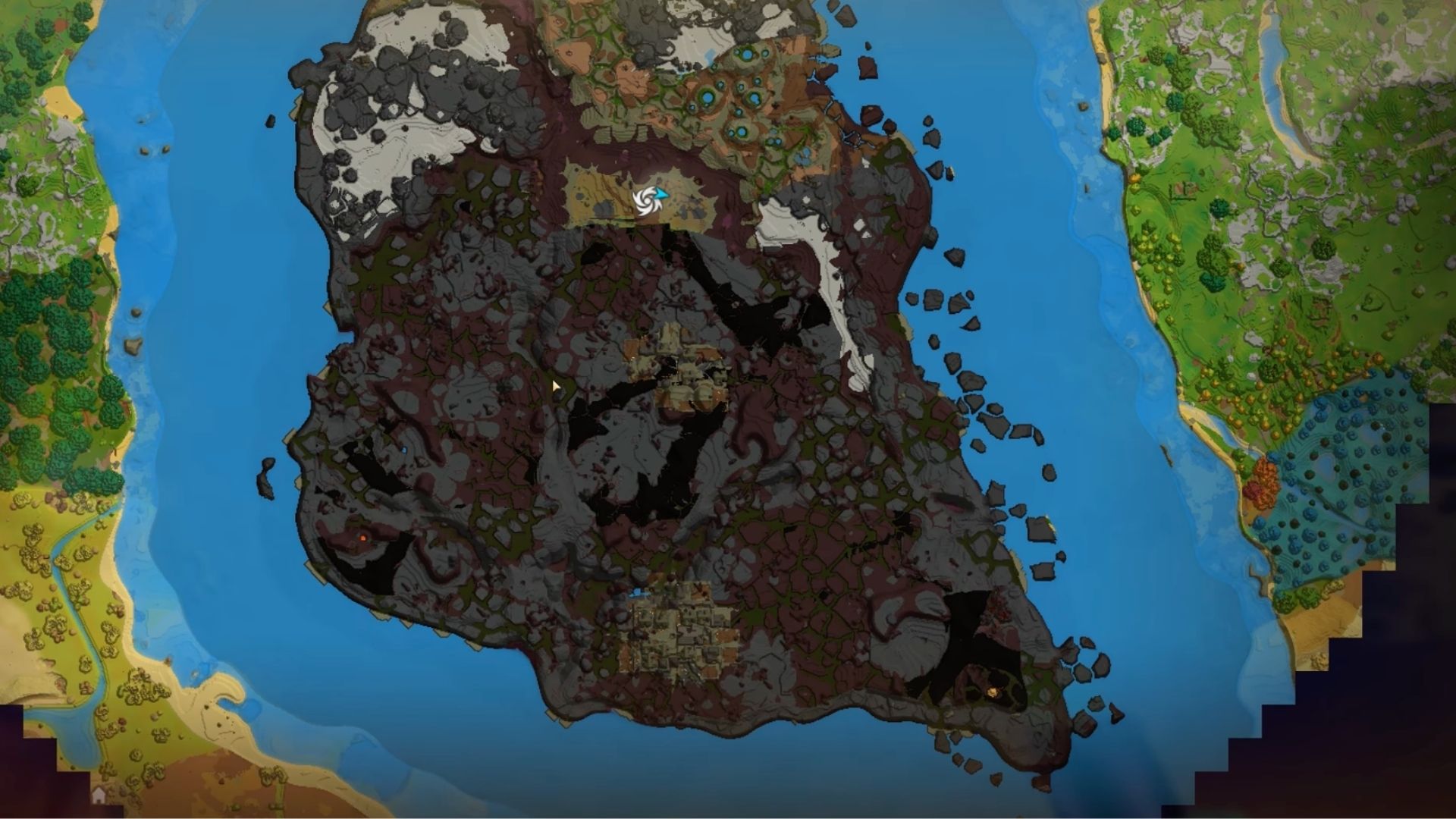1456x819 pixels.
Task: Click the glowing lava vent marker on western ridge
Action: (x=362, y=538)
